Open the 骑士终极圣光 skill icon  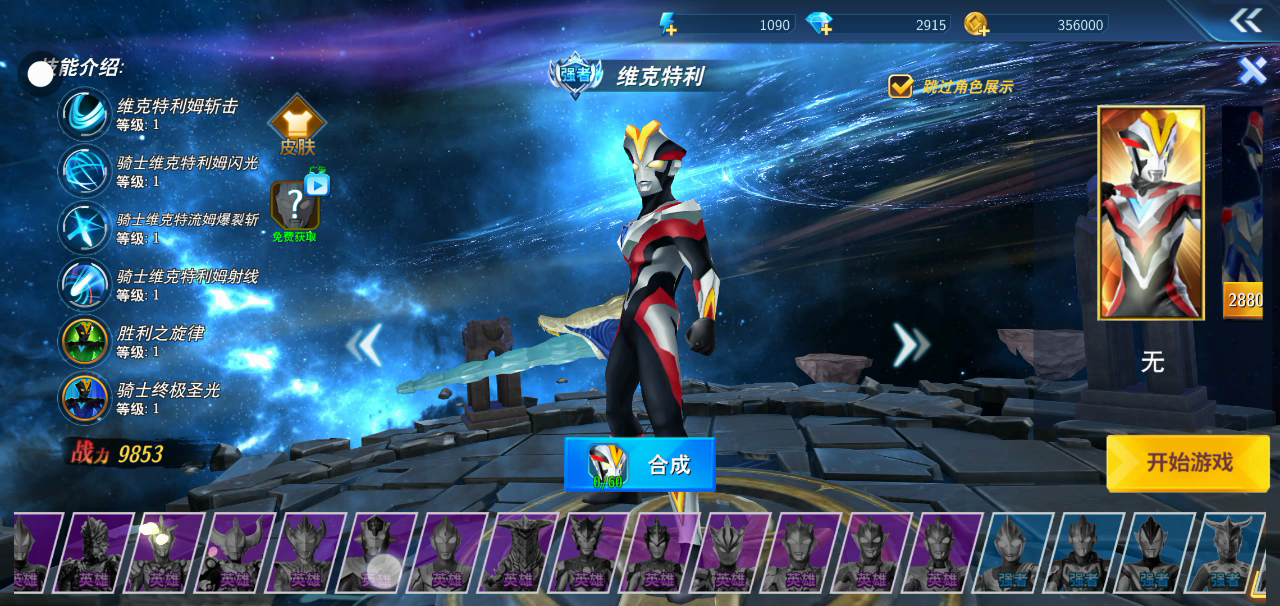[x=85, y=398]
